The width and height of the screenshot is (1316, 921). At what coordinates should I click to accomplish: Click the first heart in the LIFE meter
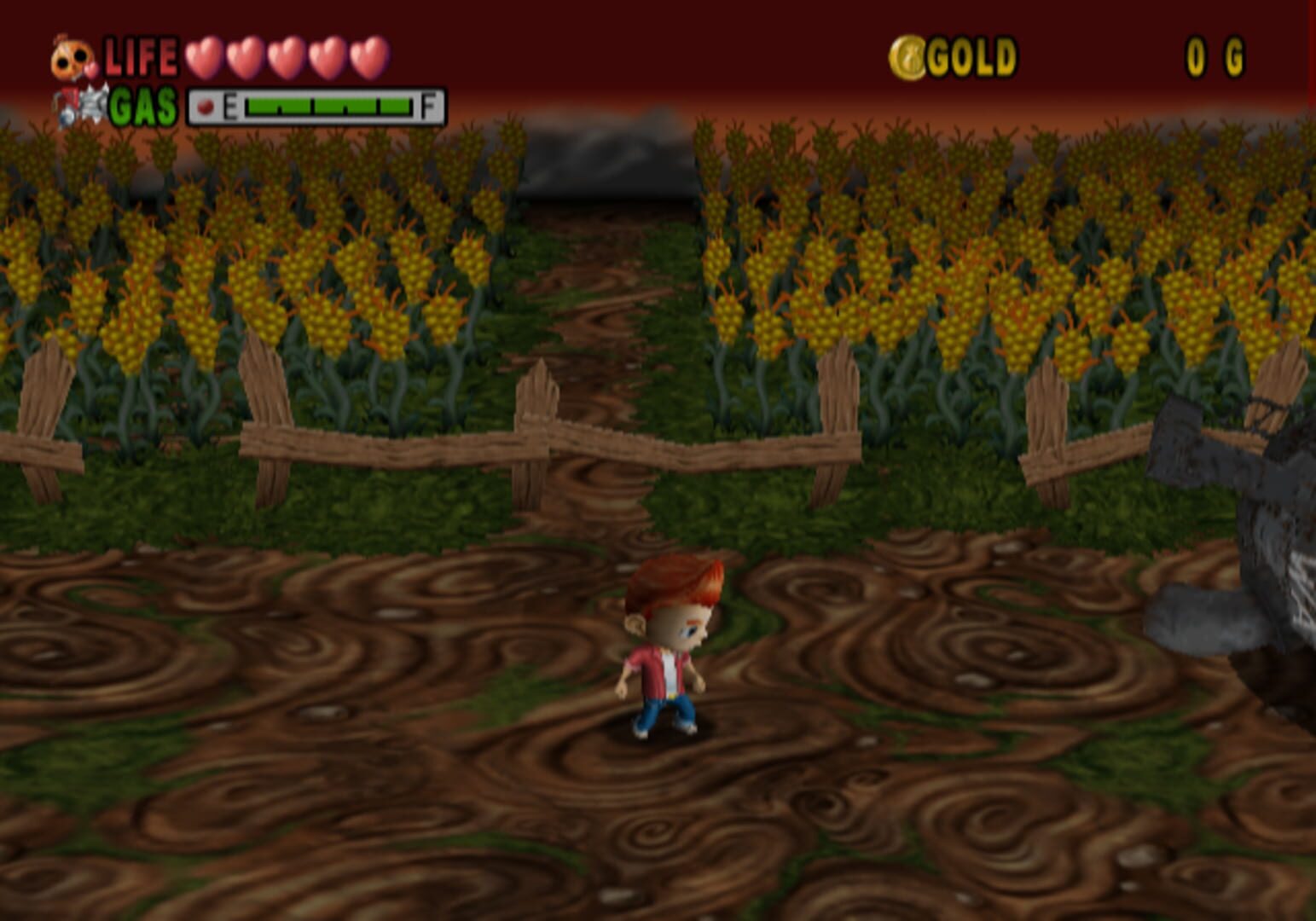pyautogui.click(x=205, y=58)
